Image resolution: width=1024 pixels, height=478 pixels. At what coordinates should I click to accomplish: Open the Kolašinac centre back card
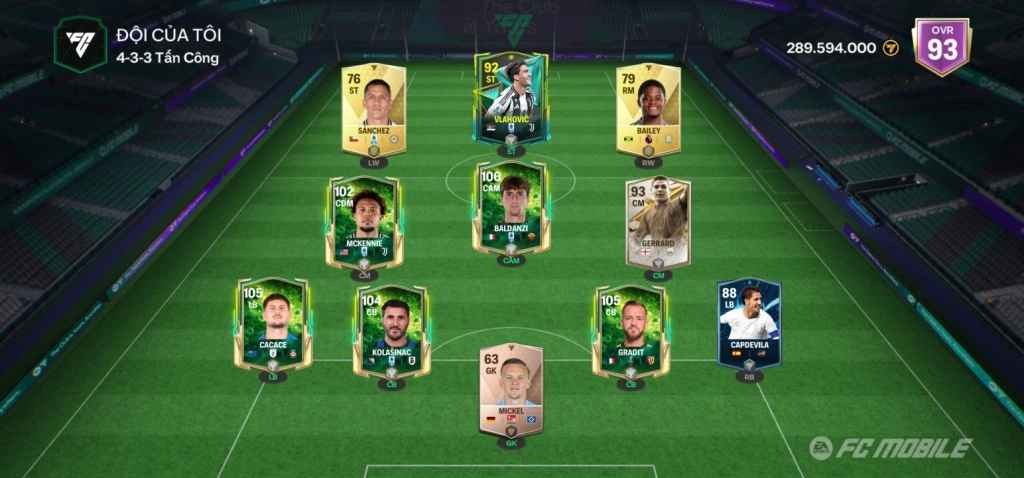coord(392,330)
